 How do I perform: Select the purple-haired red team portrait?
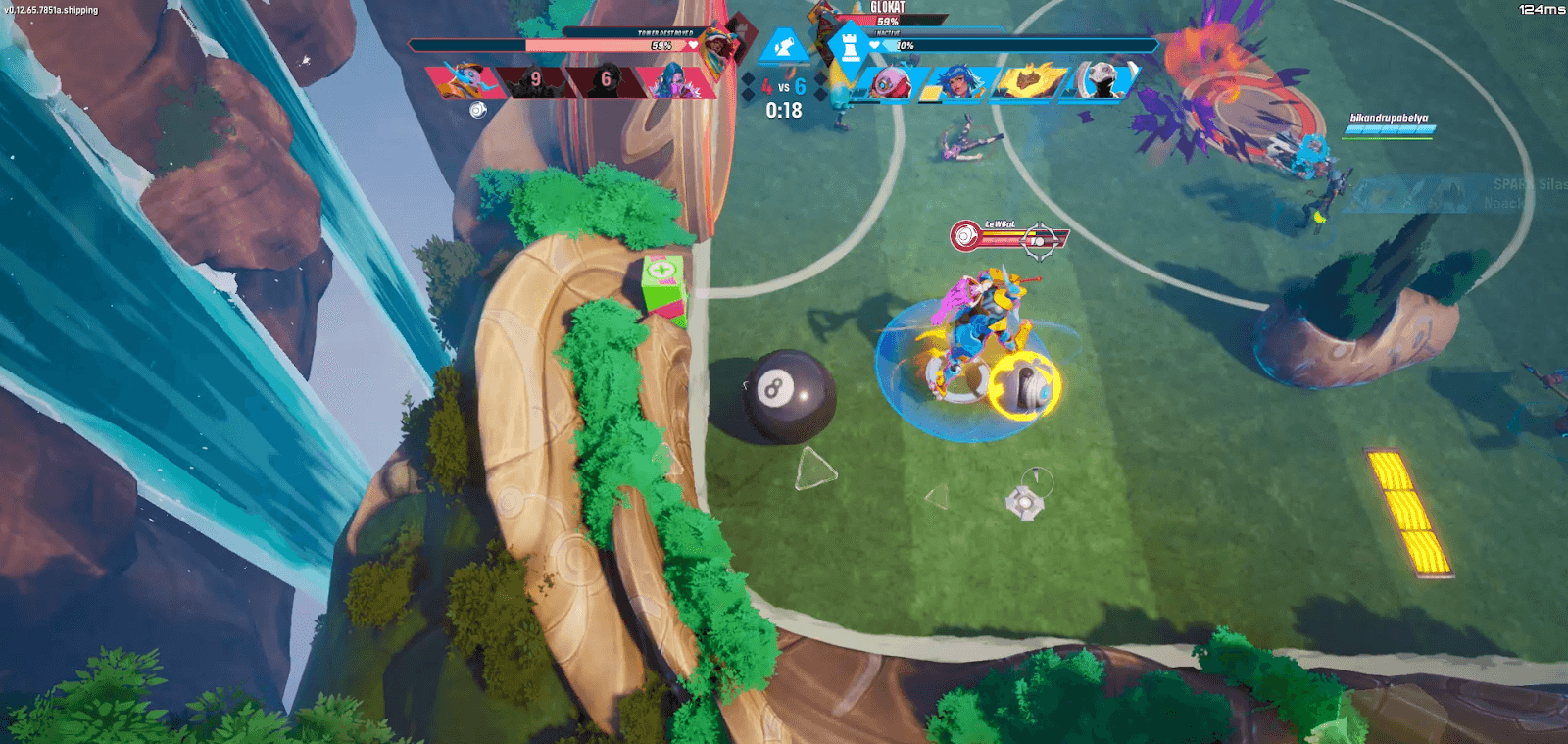(672, 83)
